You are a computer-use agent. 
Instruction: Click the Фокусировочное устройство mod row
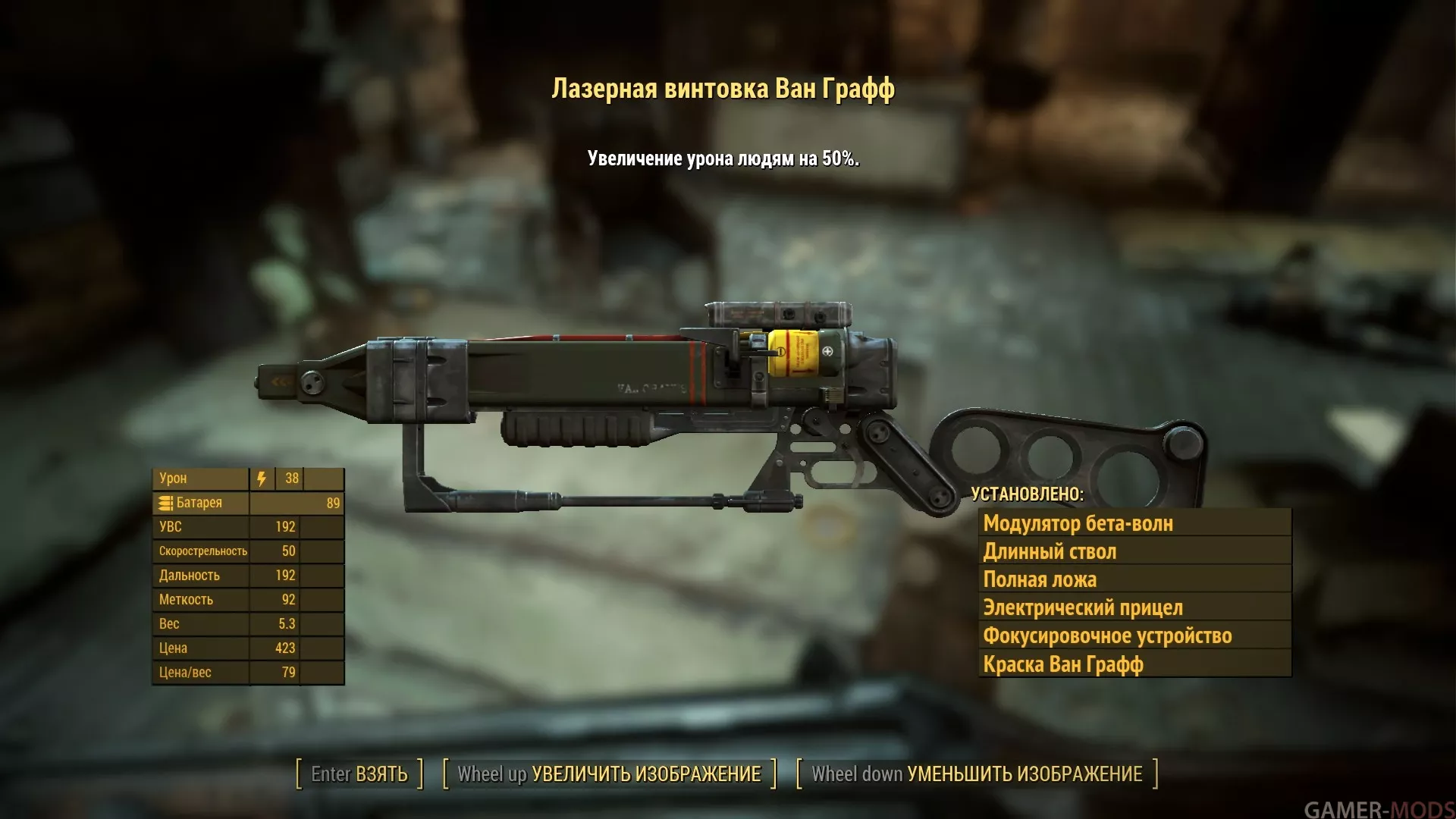(1134, 635)
